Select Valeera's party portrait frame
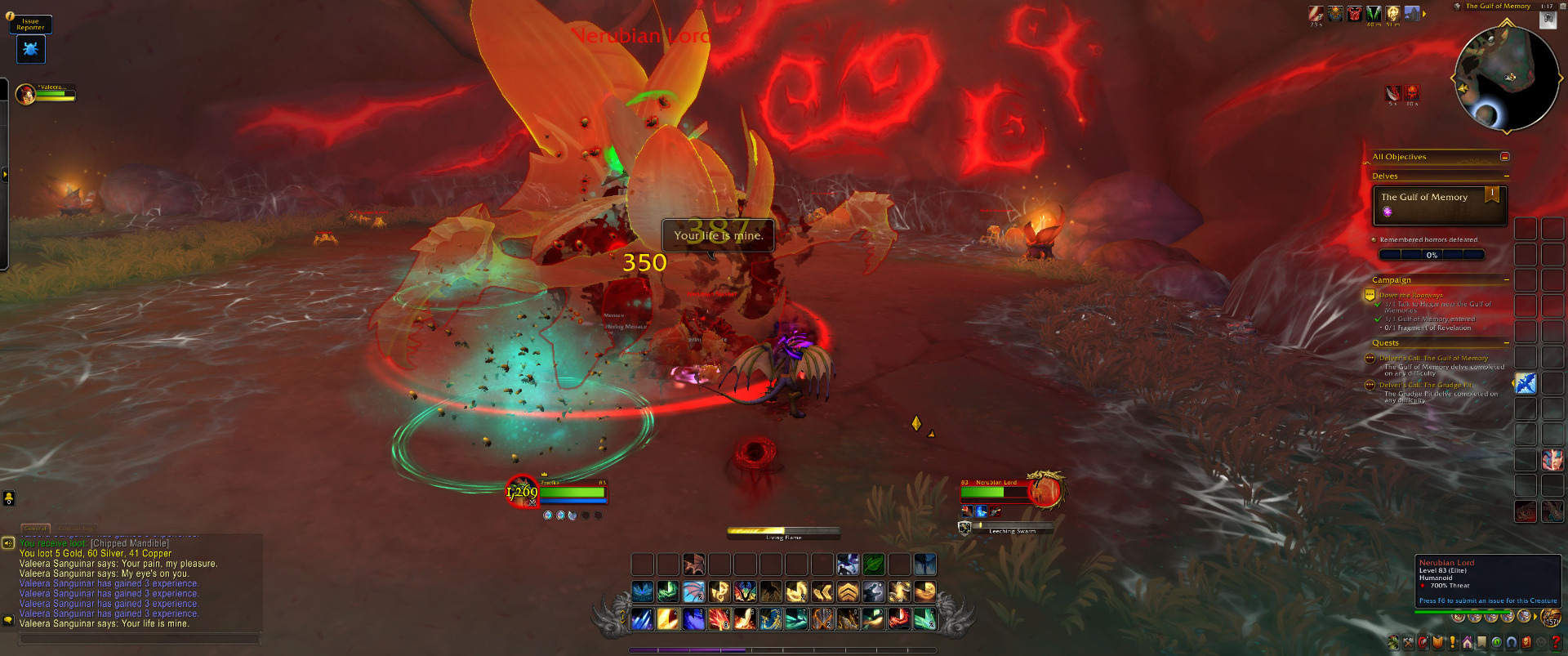The height and width of the screenshot is (656, 1568). (x=26, y=94)
